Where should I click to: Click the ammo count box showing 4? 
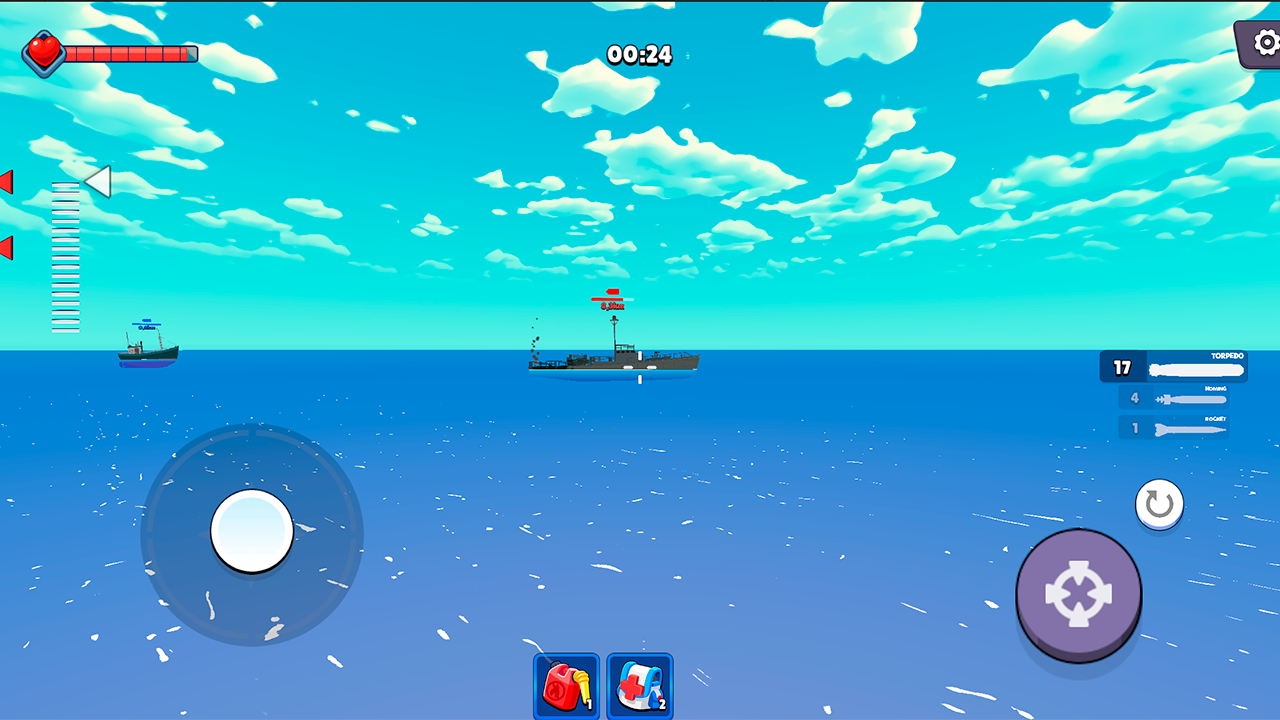(1135, 397)
